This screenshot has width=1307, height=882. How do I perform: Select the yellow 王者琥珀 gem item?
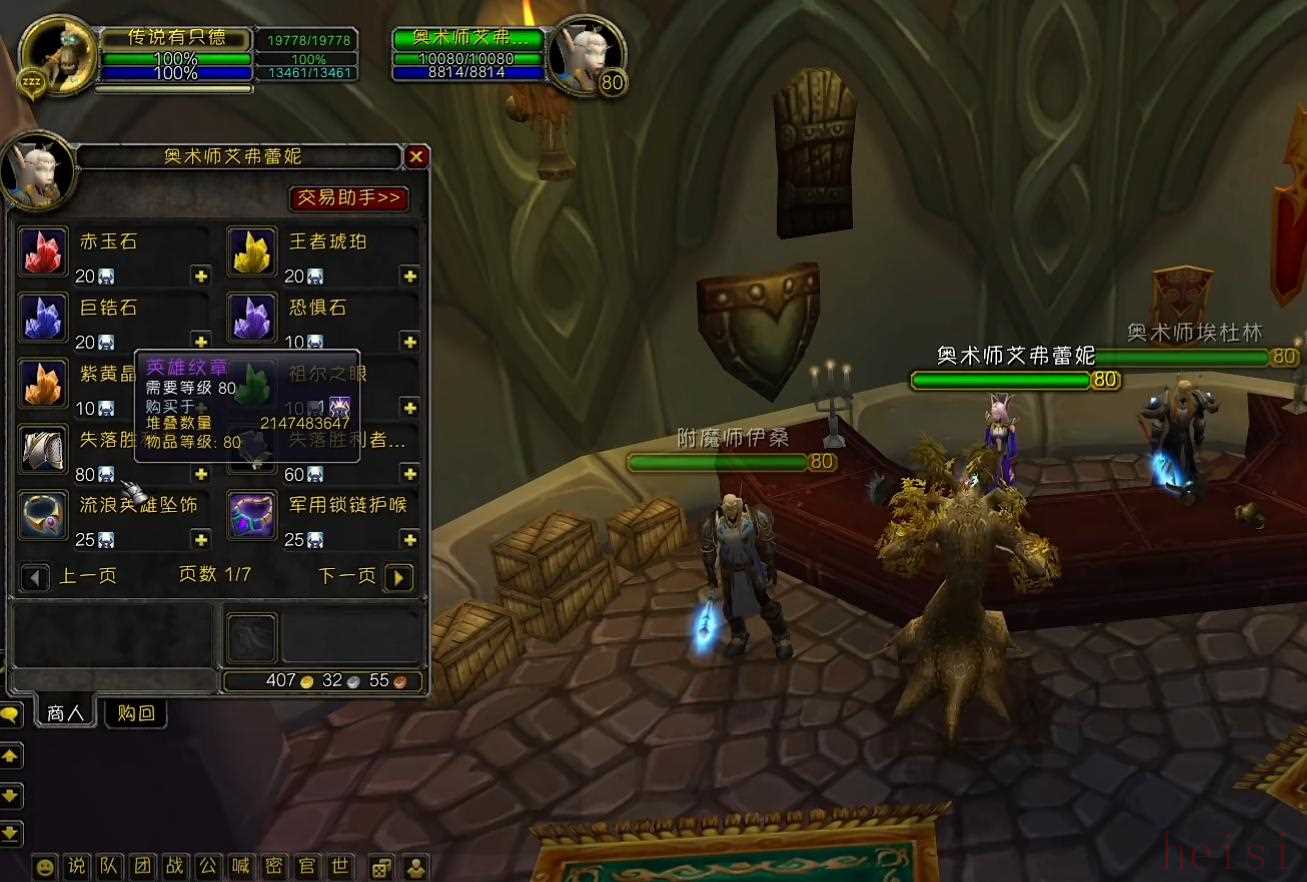252,252
